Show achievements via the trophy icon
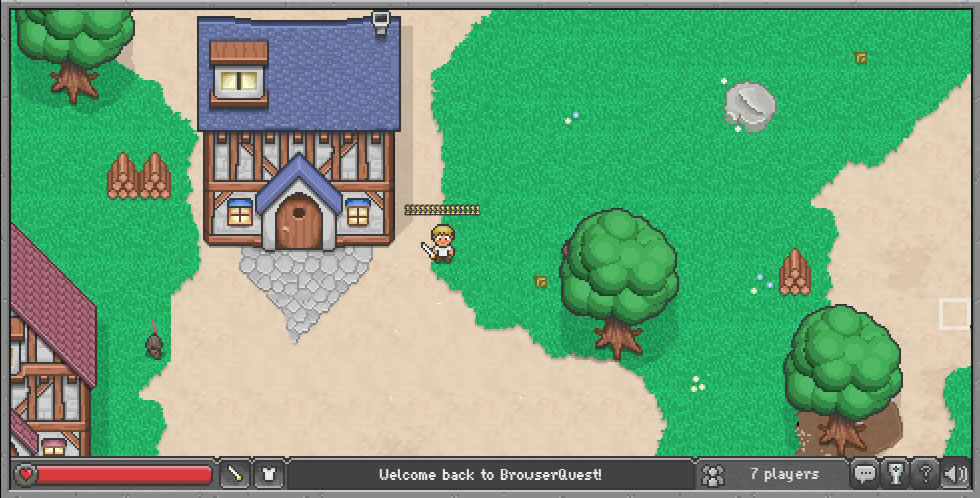 click(896, 474)
